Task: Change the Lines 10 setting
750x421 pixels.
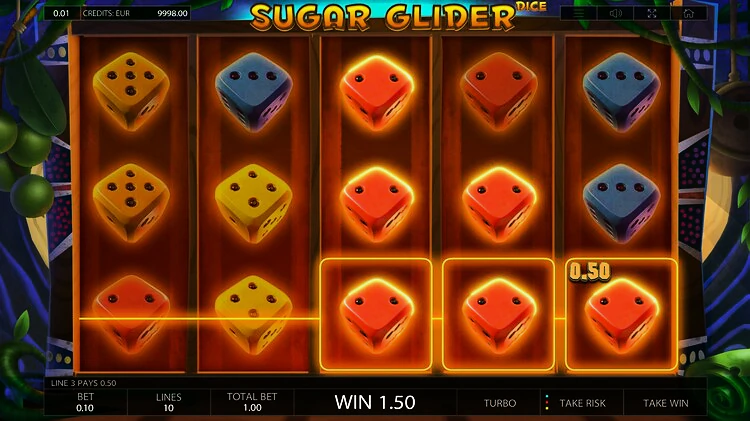Action: 168,402
